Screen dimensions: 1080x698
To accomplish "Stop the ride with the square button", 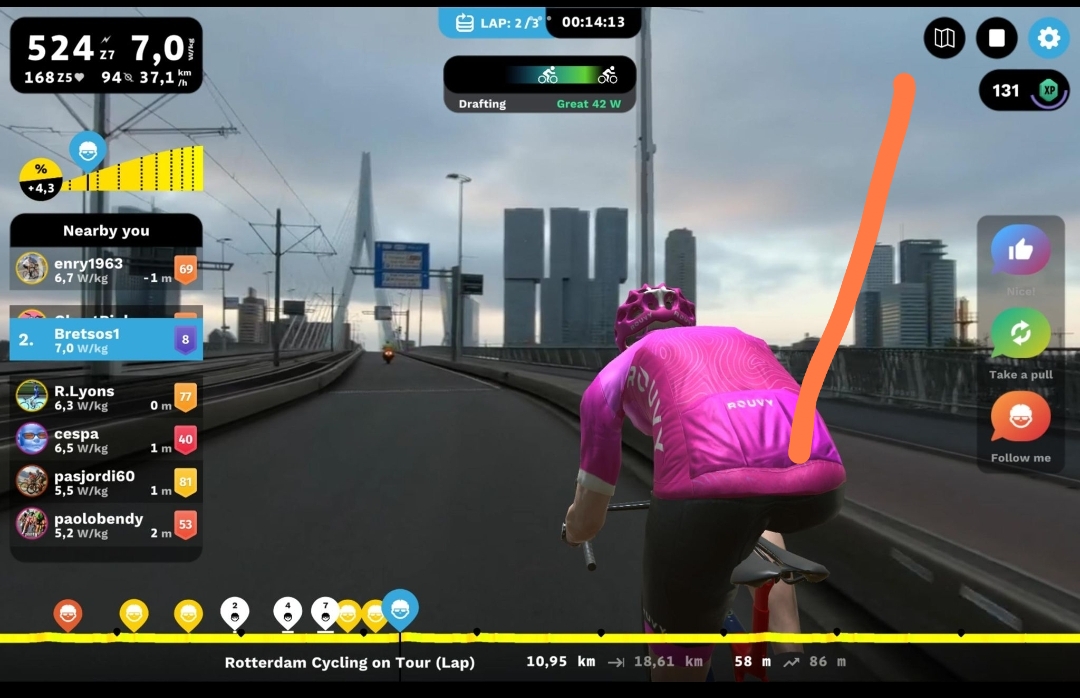I will coord(996,39).
